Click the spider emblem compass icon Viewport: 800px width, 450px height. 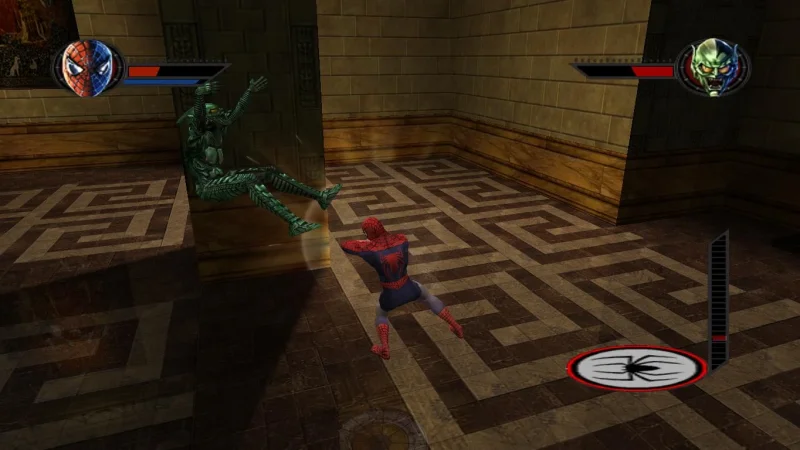click(x=637, y=368)
